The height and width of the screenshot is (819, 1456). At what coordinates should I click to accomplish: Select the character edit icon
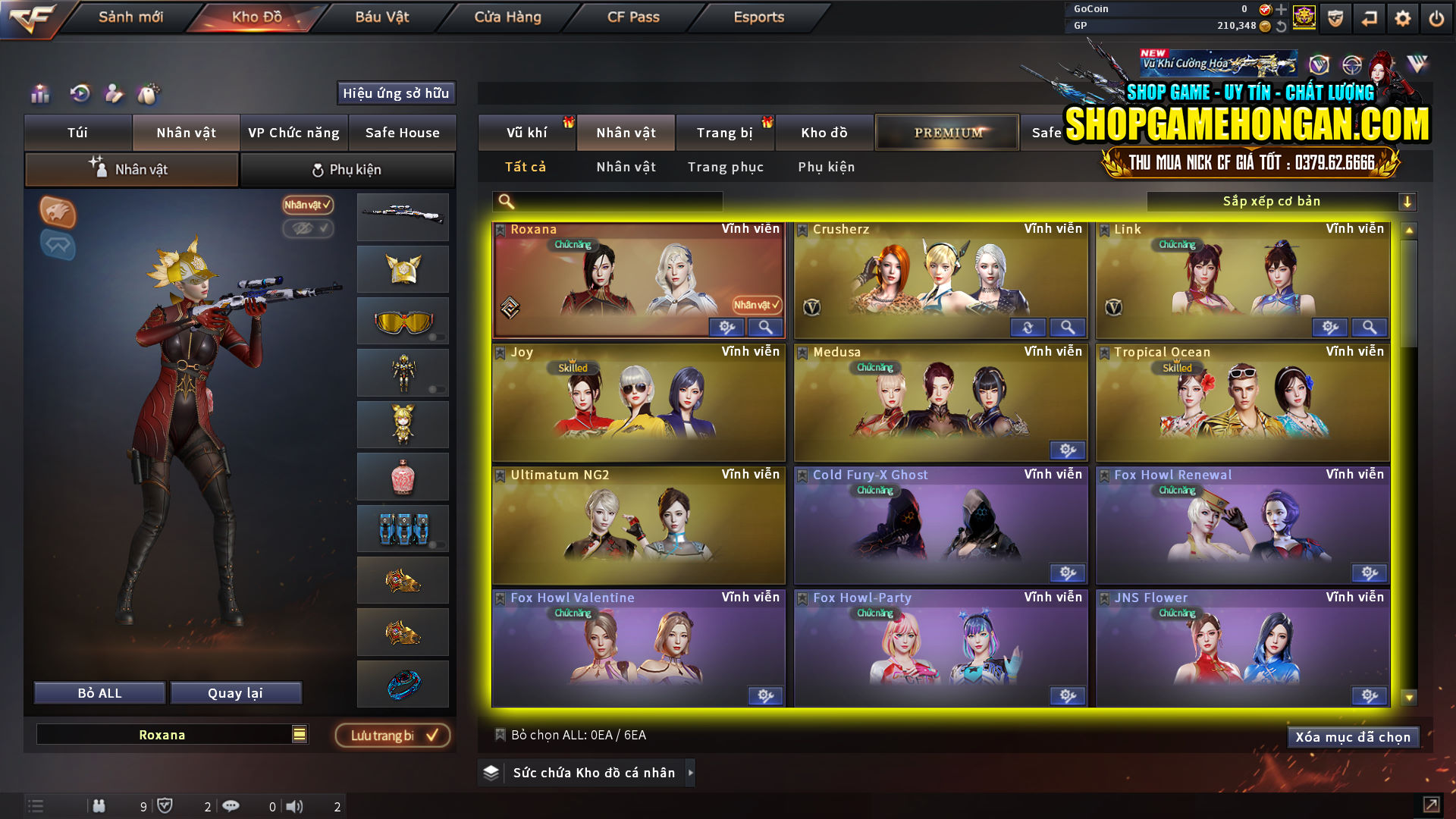tap(115, 94)
